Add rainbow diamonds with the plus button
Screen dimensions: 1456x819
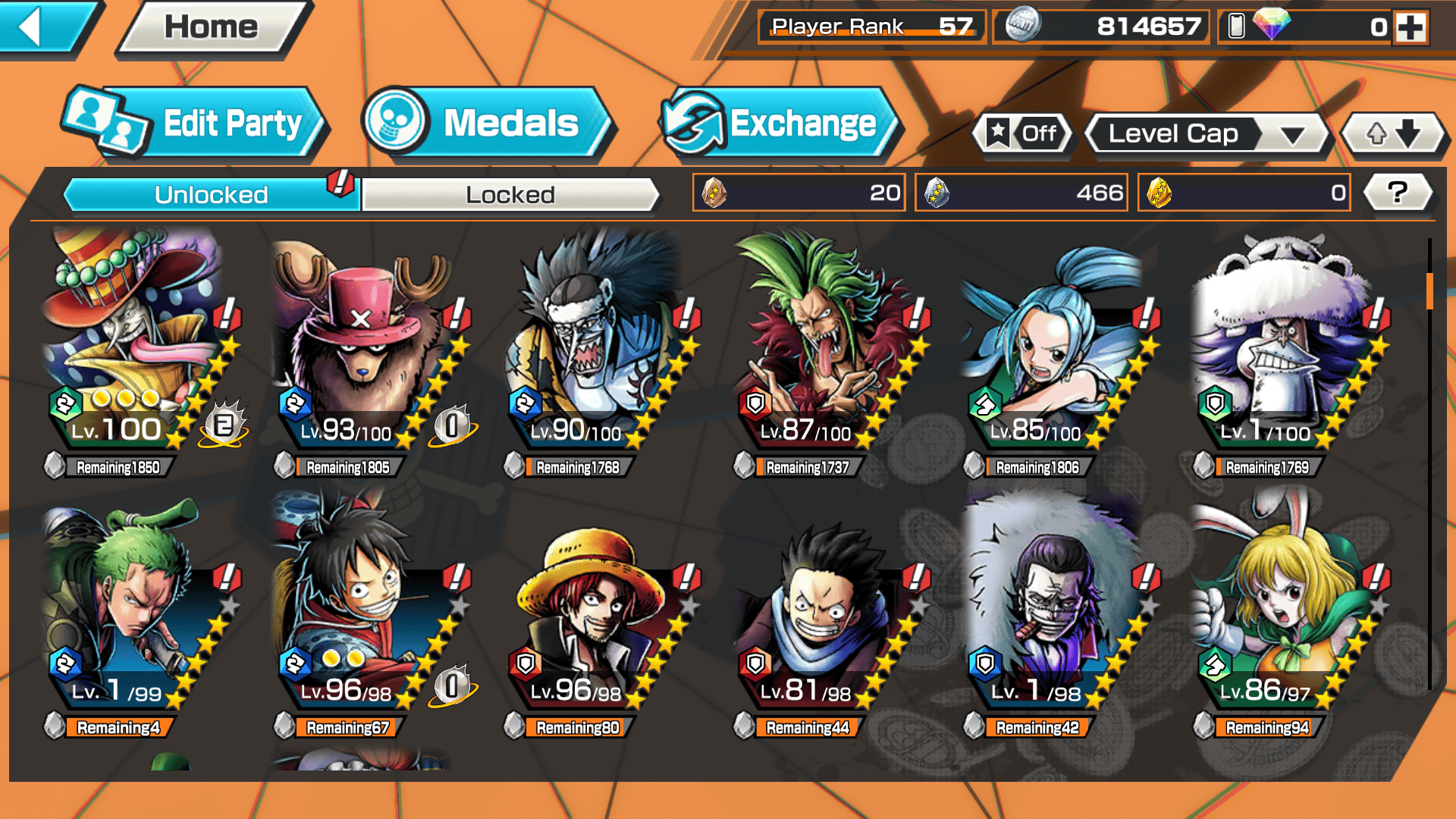1410,28
